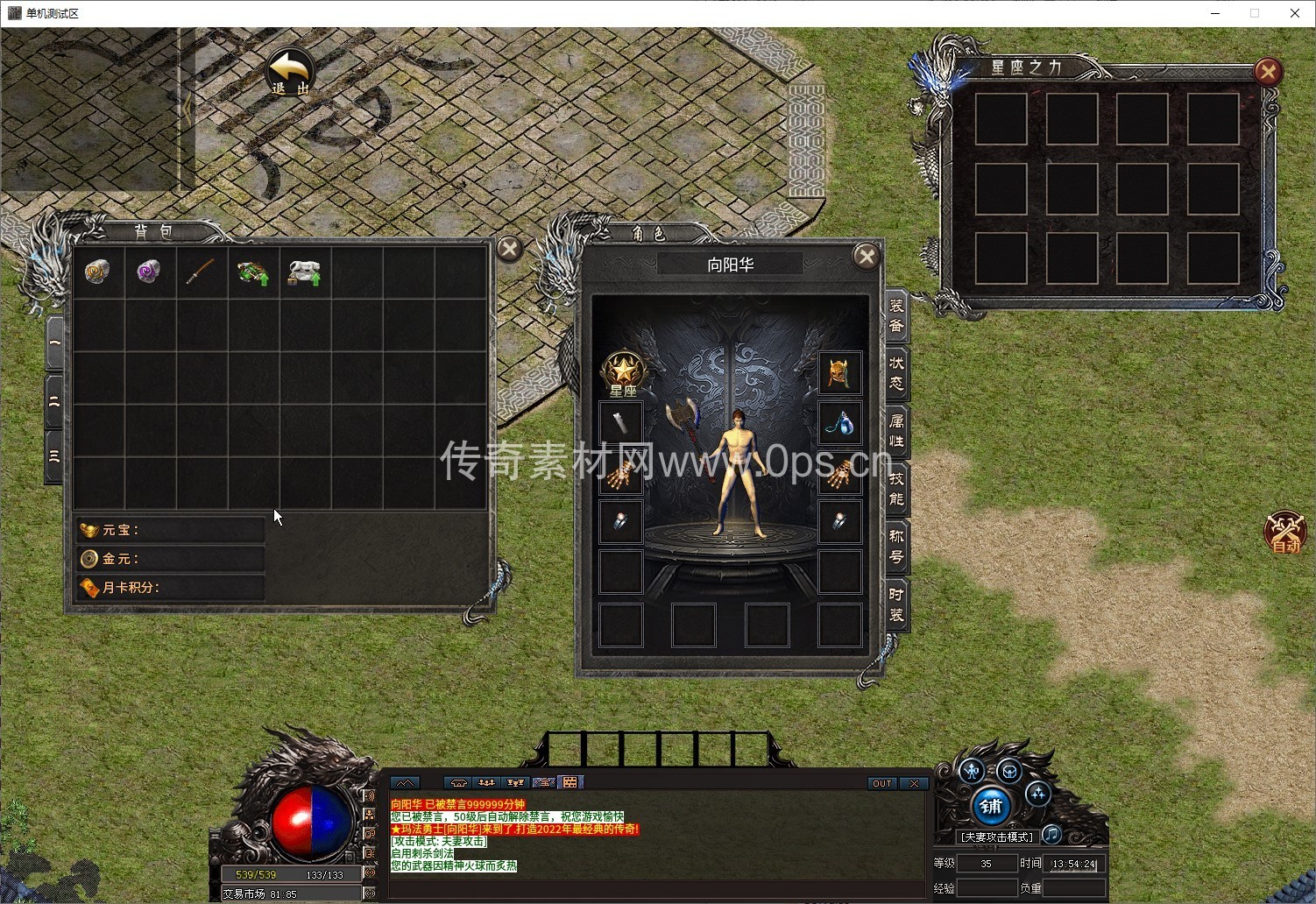Select the equipped horned helmet slot
The width and height of the screenshot is (1316, 904).
839,373
